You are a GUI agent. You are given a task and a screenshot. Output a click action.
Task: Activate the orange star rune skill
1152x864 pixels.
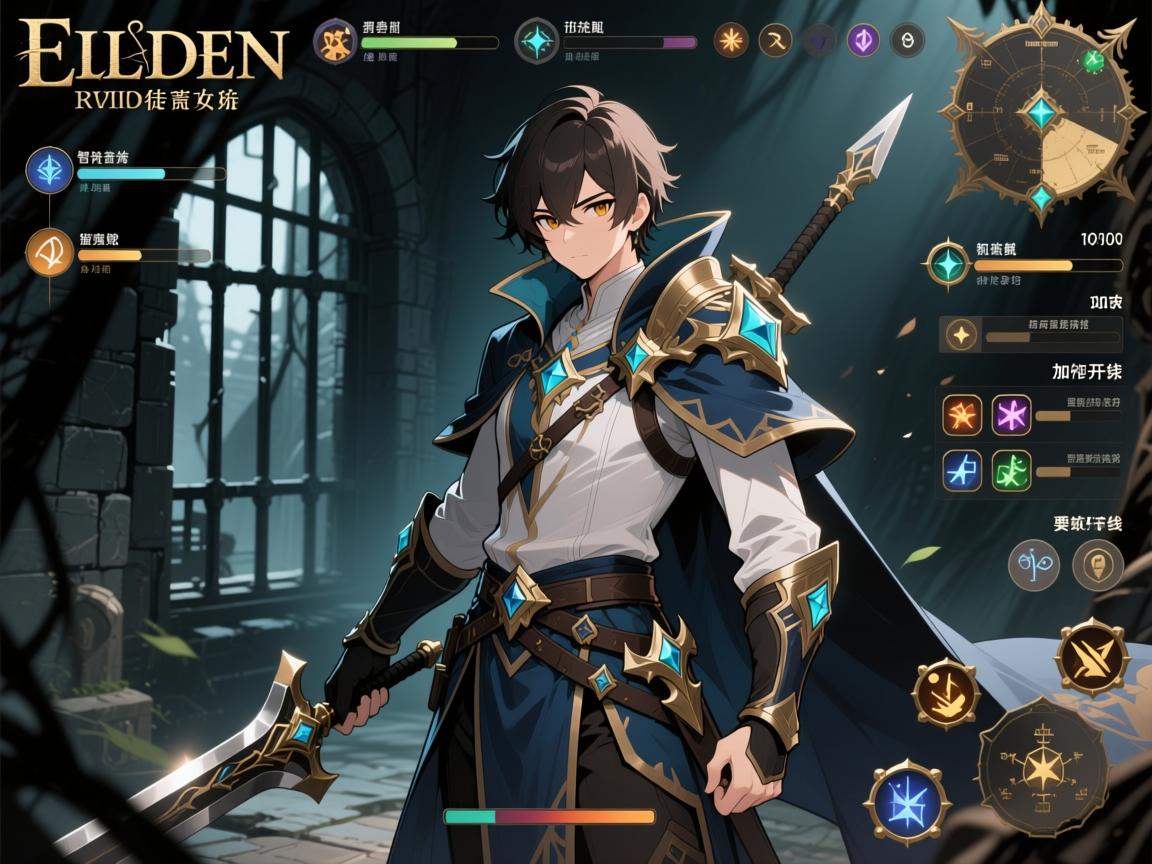962,414
